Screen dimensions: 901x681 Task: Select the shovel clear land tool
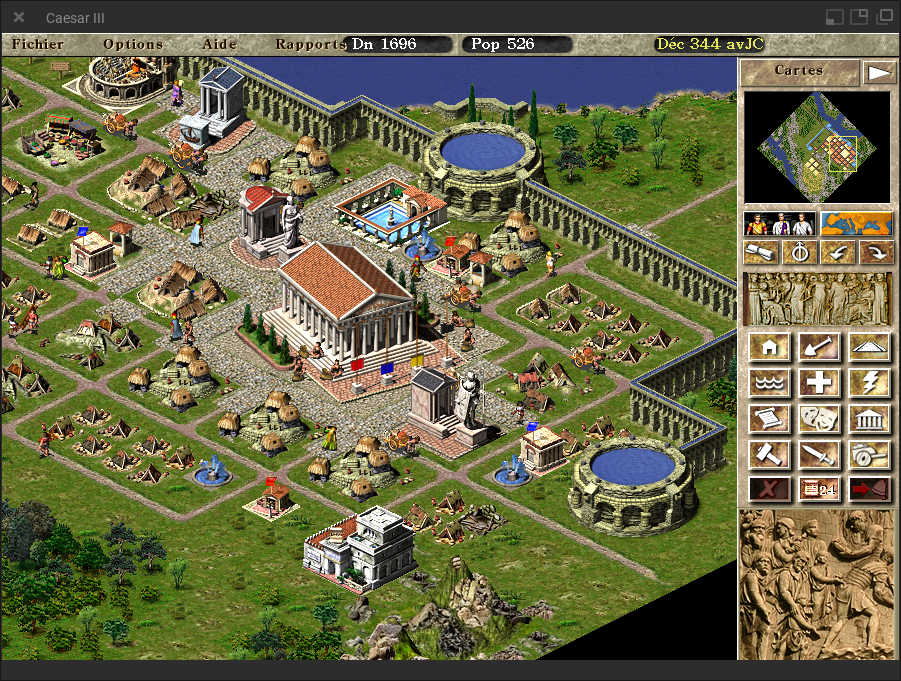tap(819, 347)
